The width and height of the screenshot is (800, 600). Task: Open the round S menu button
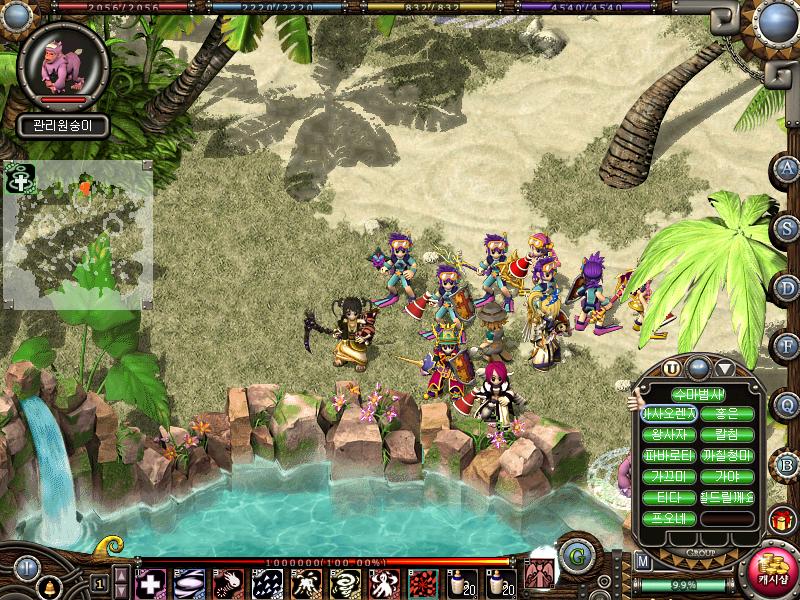[x=788, y=228]
